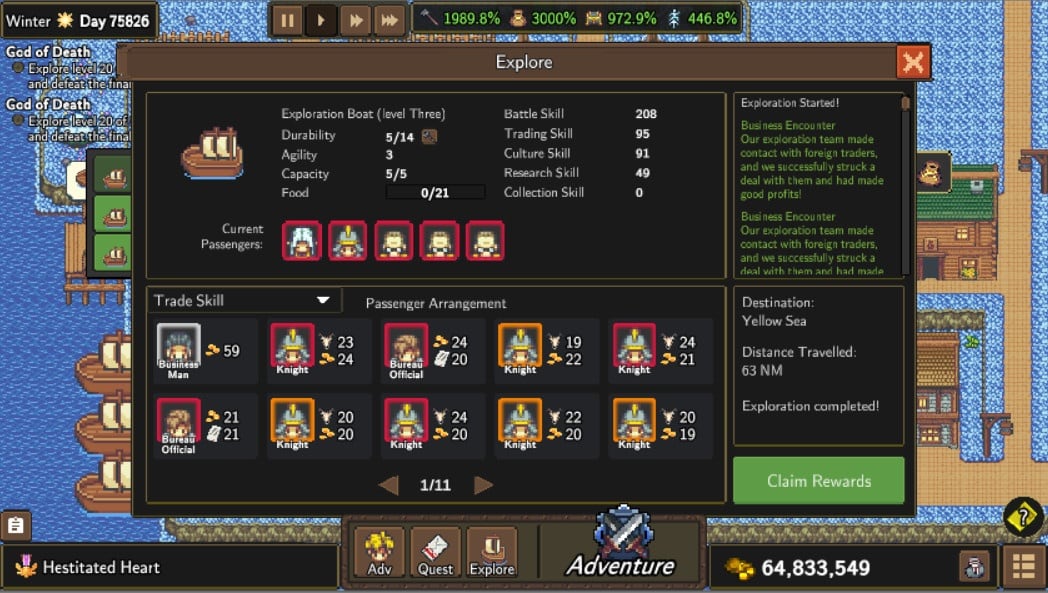Open the Adv menu button

coord(380,553)
